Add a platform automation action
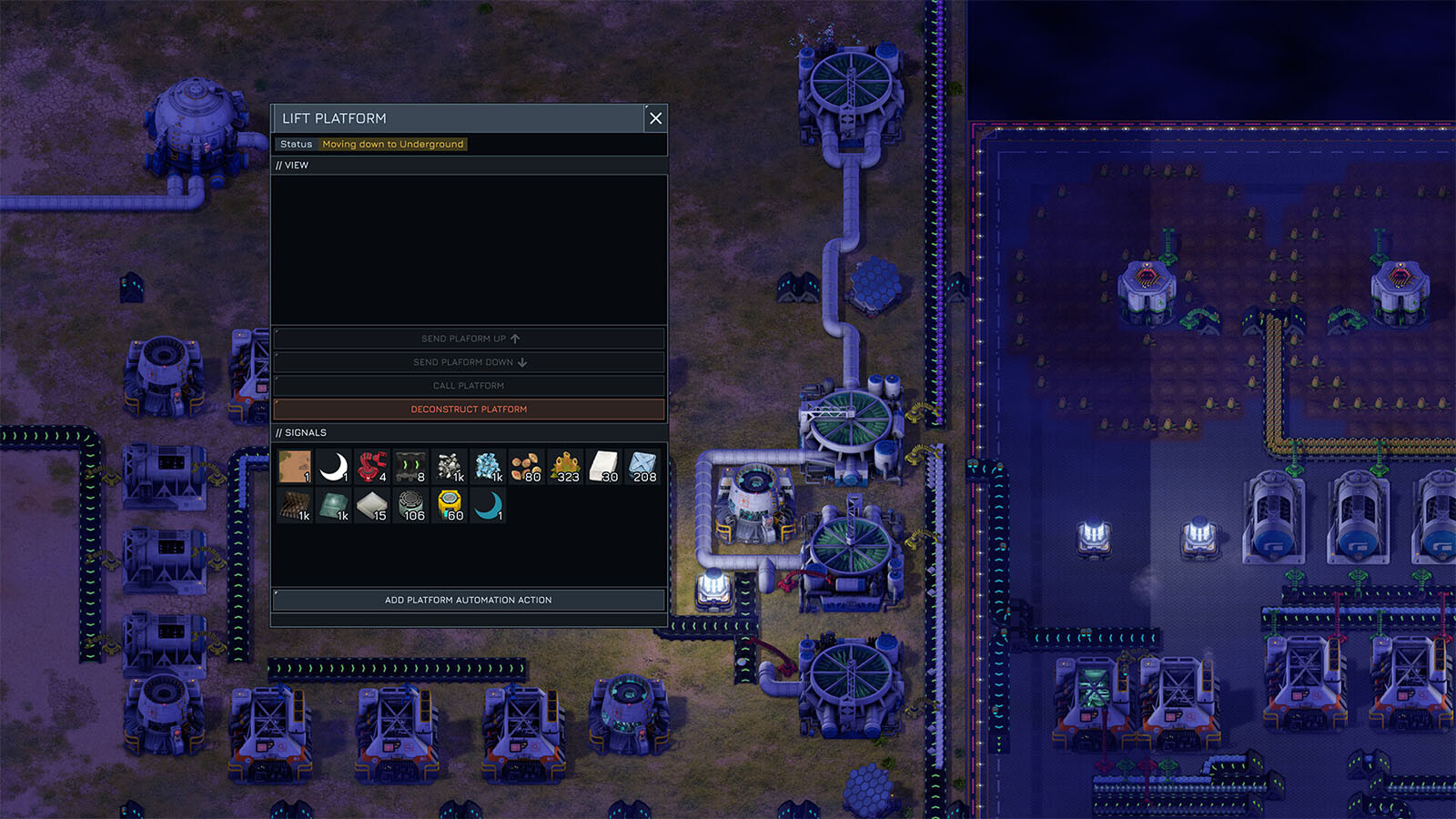This screenshot has width=1456, height=819. click(x=469, y=601)
